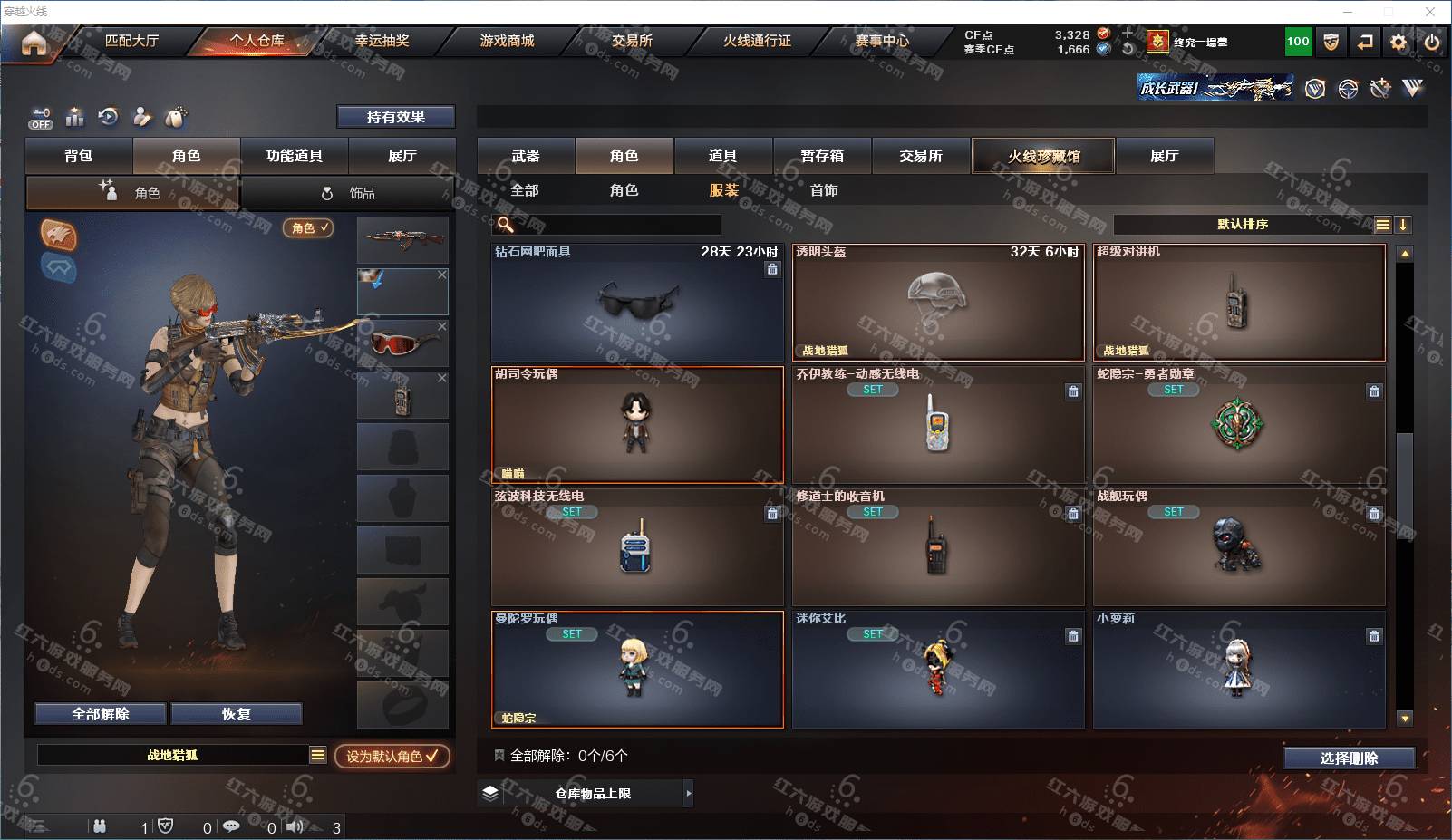
Task: Open settings via the gear icon
Action: click(1399, 42)
